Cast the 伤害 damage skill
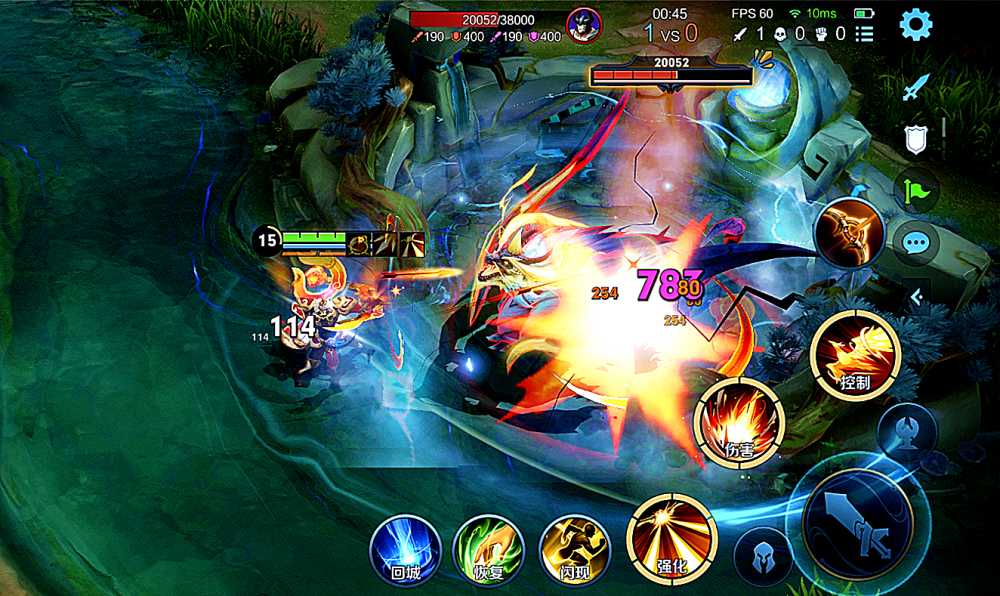Screen dimensions: 1000x596 [x=739, y=423]
